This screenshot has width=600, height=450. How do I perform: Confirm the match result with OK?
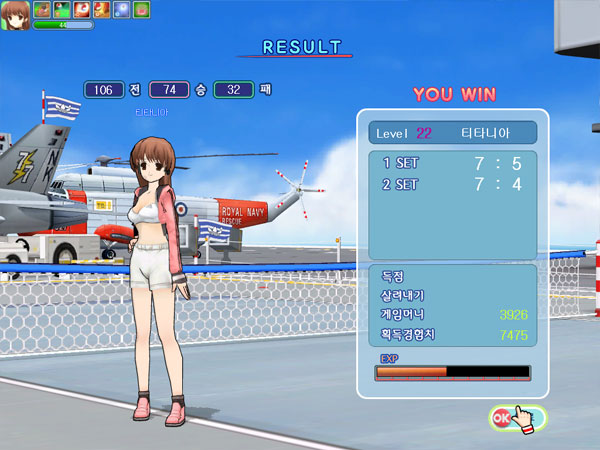point(503,416)
